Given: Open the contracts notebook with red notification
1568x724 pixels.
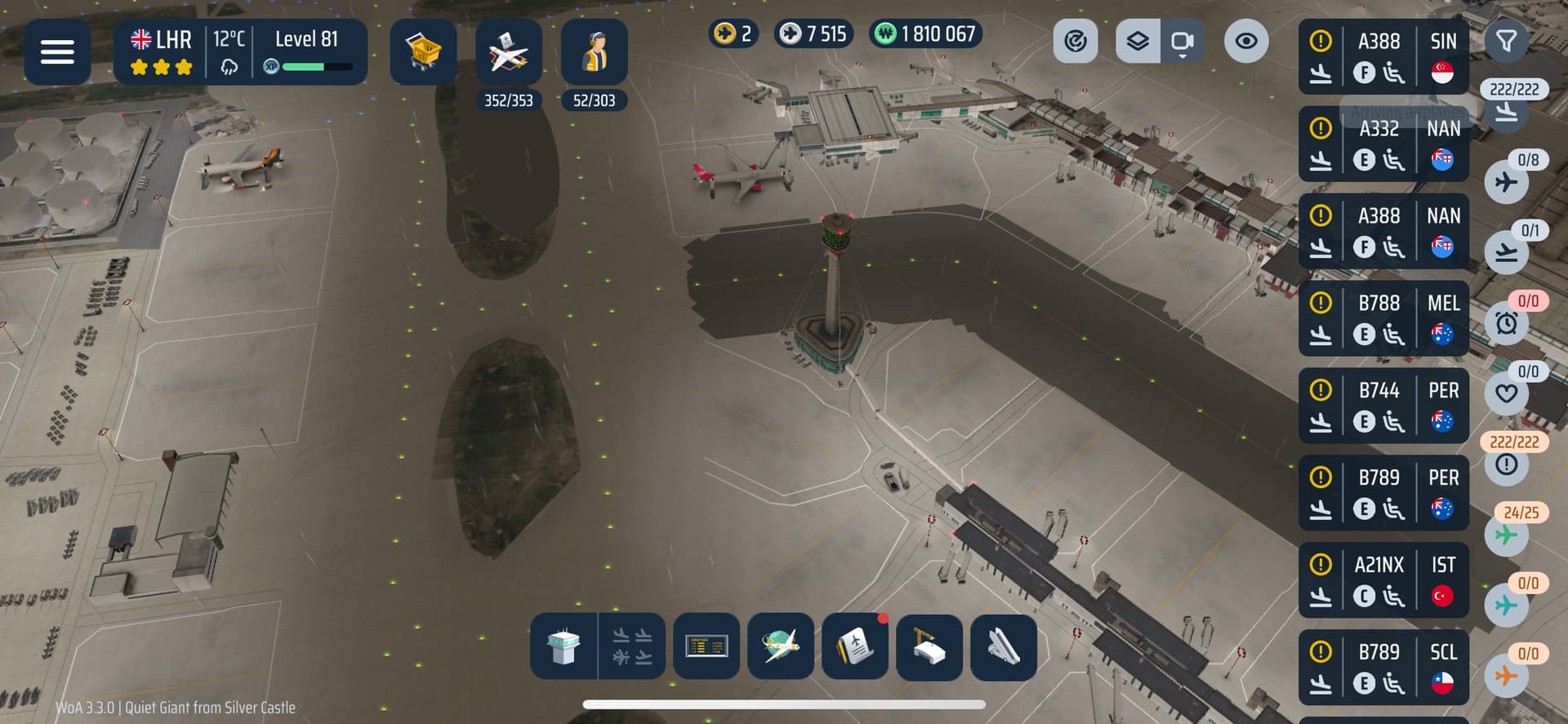Looking at the screenshot, I should [x=854, y=646].
